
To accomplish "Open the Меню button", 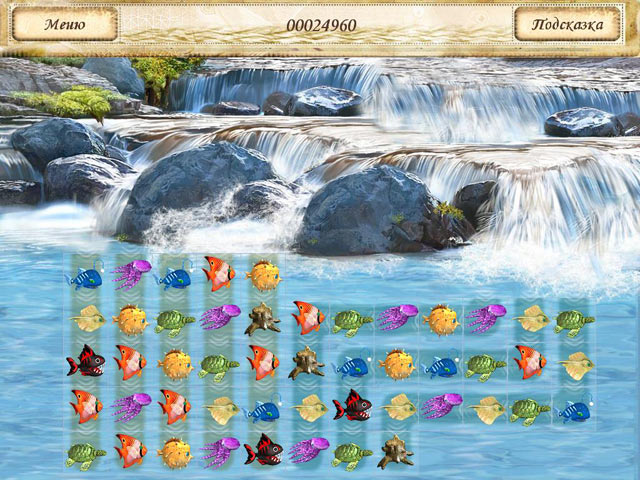I will click(x=64, y=24).
